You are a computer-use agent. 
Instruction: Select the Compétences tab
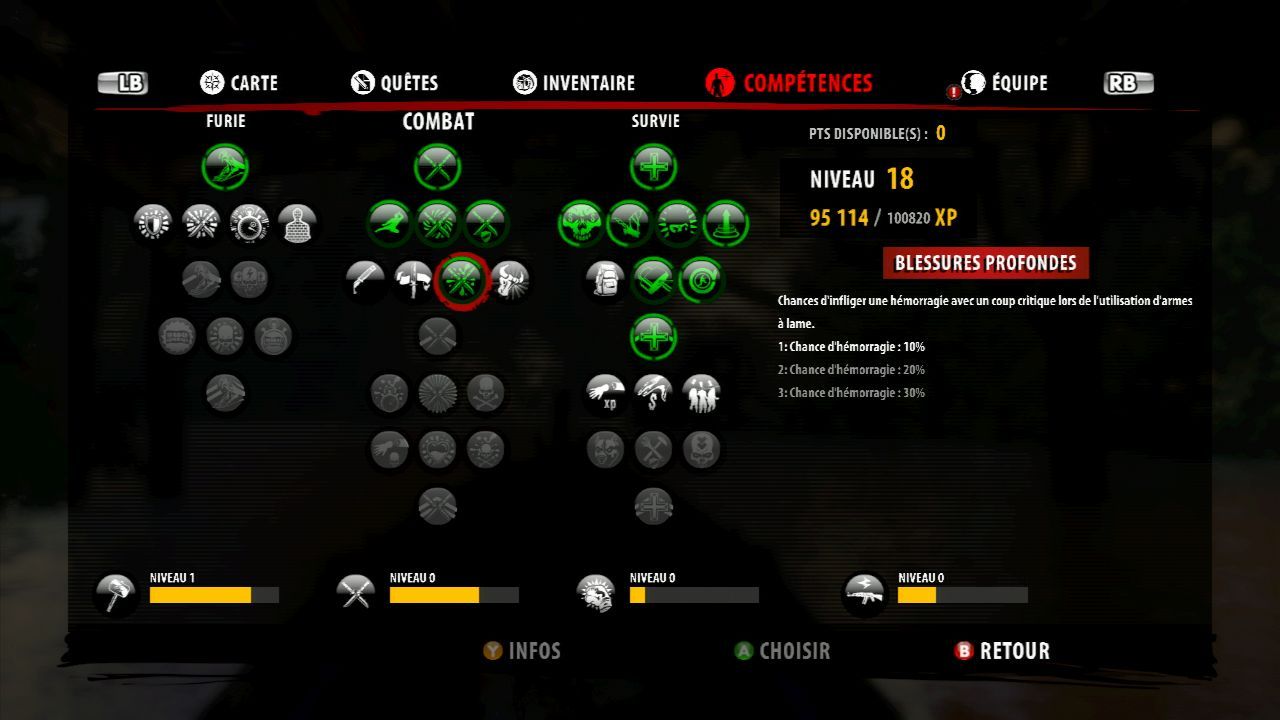(789, 83)
